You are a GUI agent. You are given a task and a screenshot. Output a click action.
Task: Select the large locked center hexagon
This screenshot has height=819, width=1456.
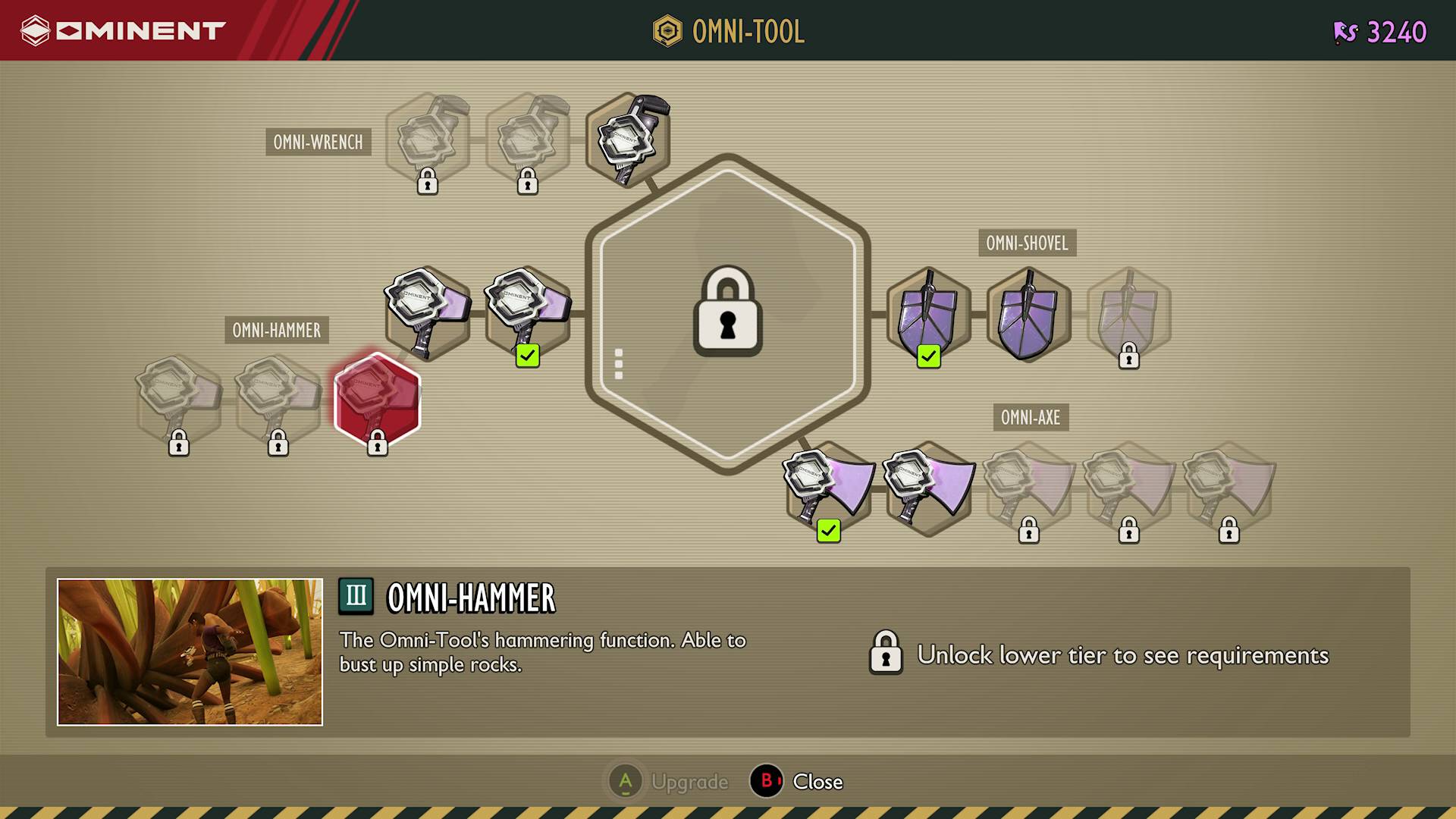727,313
